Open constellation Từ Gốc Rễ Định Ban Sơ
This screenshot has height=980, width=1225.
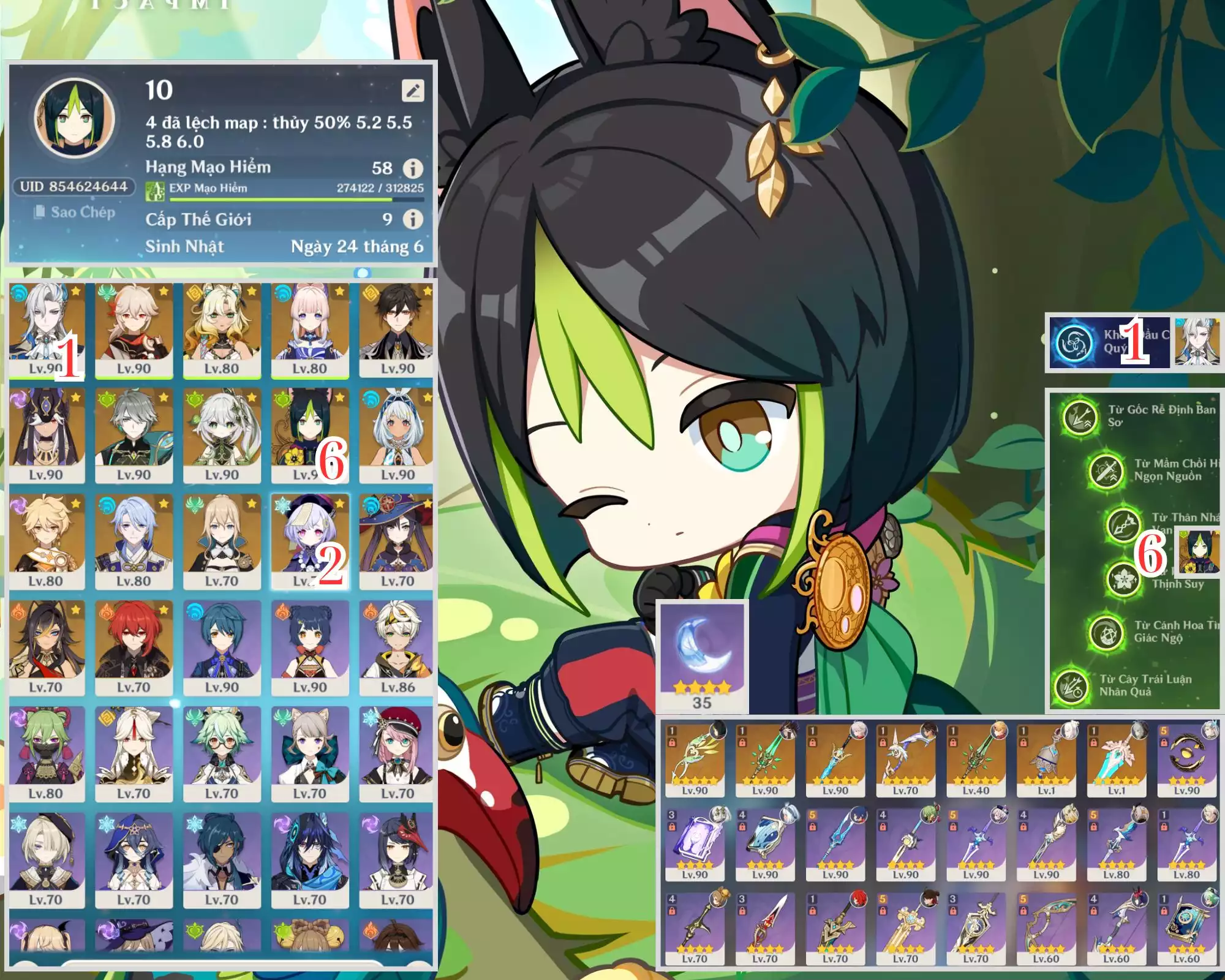[1080, 417]
